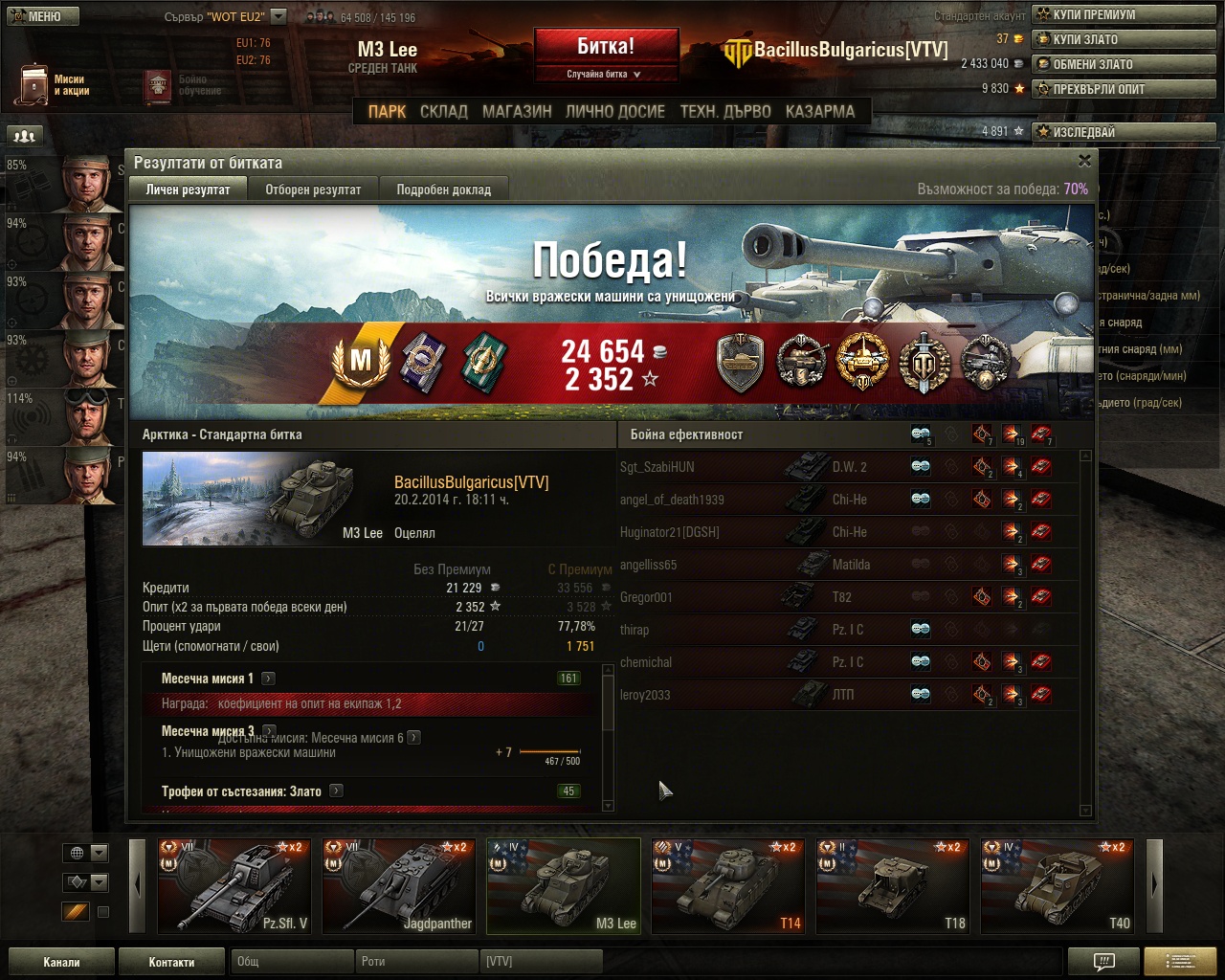
Task: Select the Jagdpanther in the tank carousel
Action: [398, 886]
